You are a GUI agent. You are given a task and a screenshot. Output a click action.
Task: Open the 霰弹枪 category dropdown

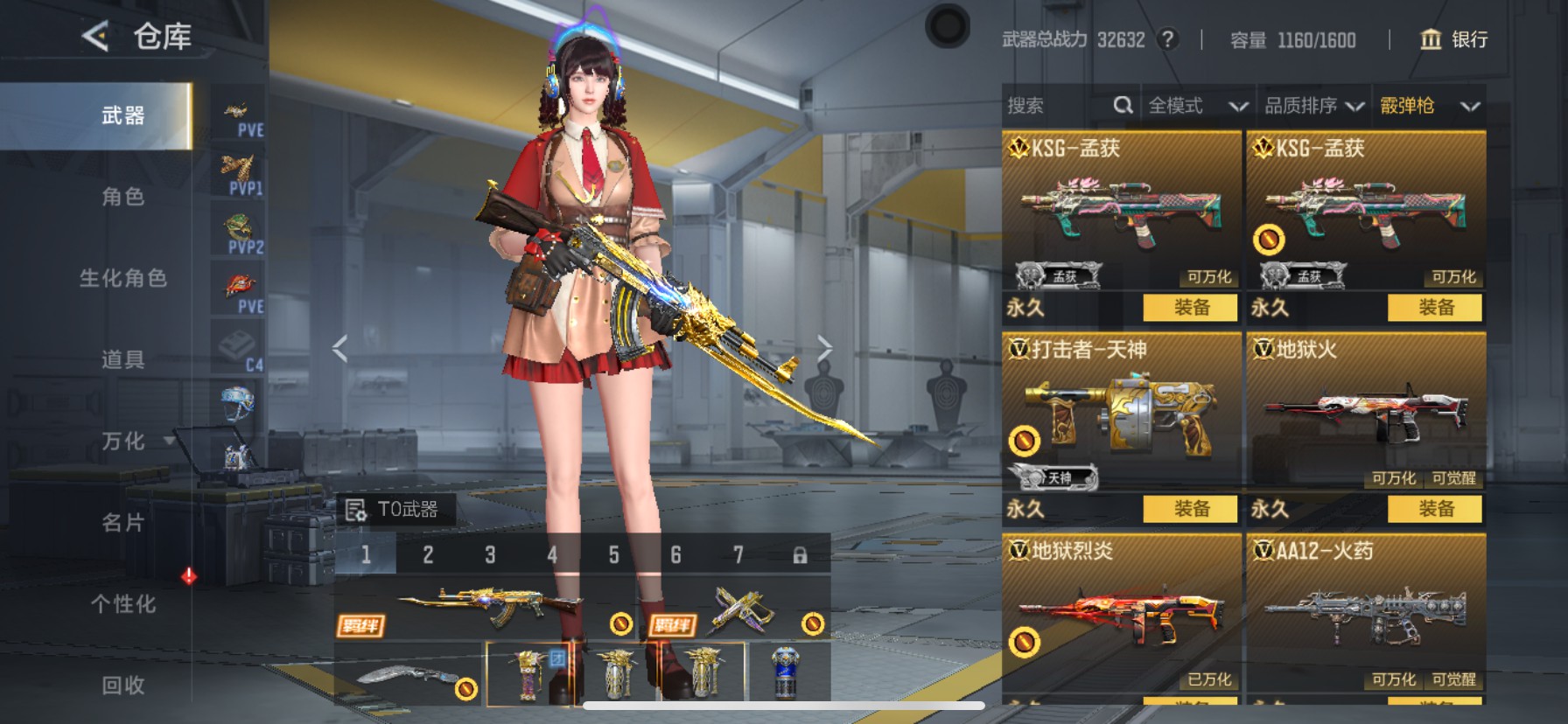[1435, 105]
